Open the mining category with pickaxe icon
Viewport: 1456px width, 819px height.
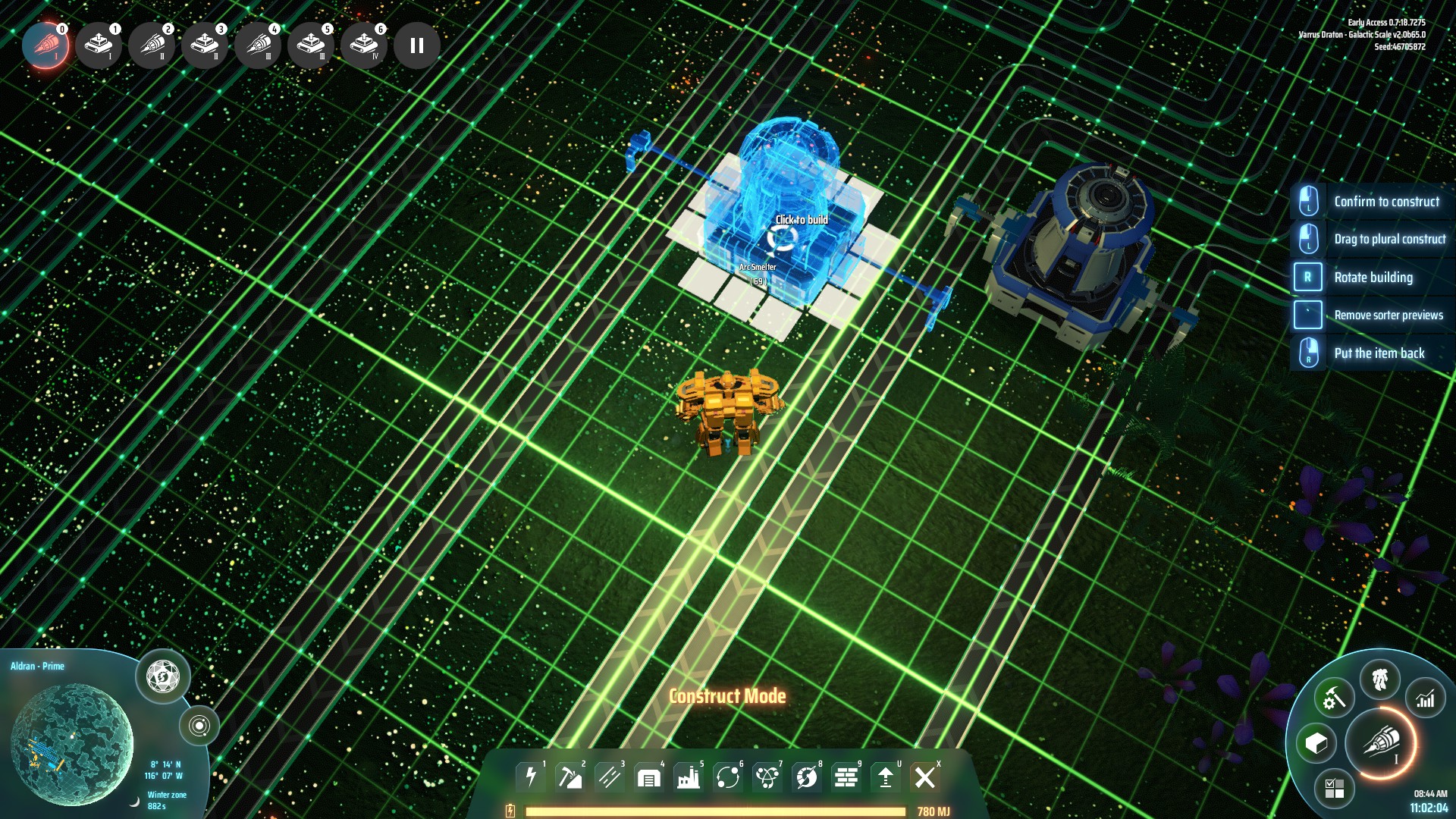tap(570, 777)
